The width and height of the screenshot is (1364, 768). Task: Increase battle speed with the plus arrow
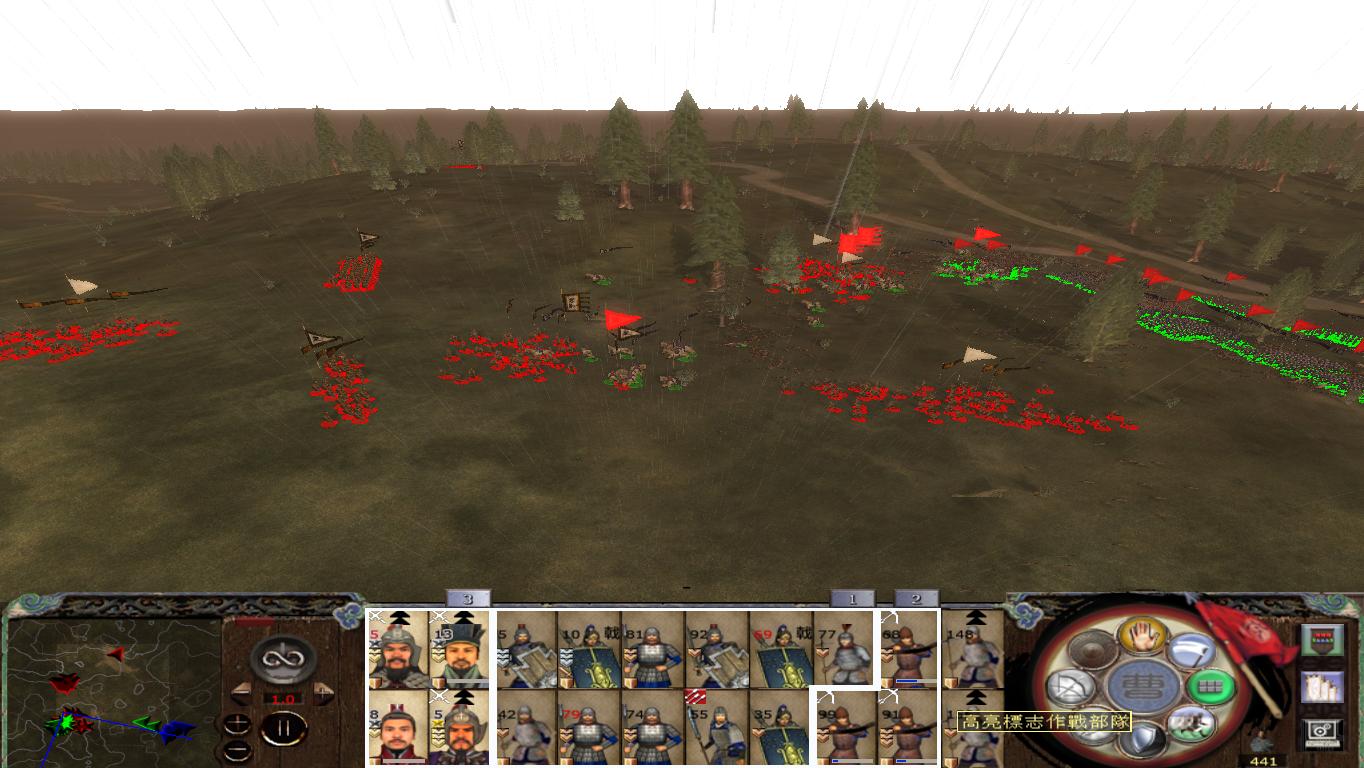[322, 692]
